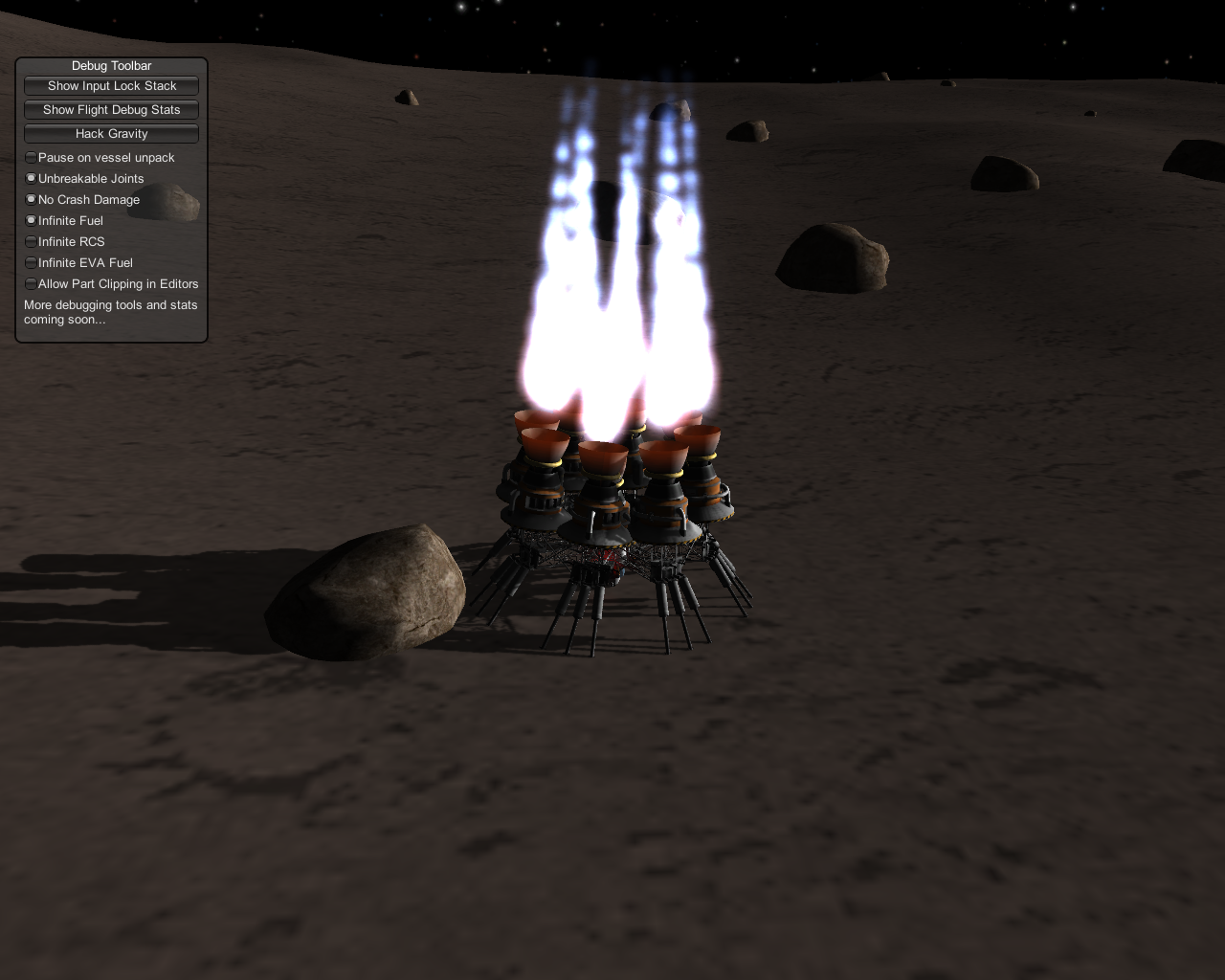Enable the Infinite RCS option

31,241
